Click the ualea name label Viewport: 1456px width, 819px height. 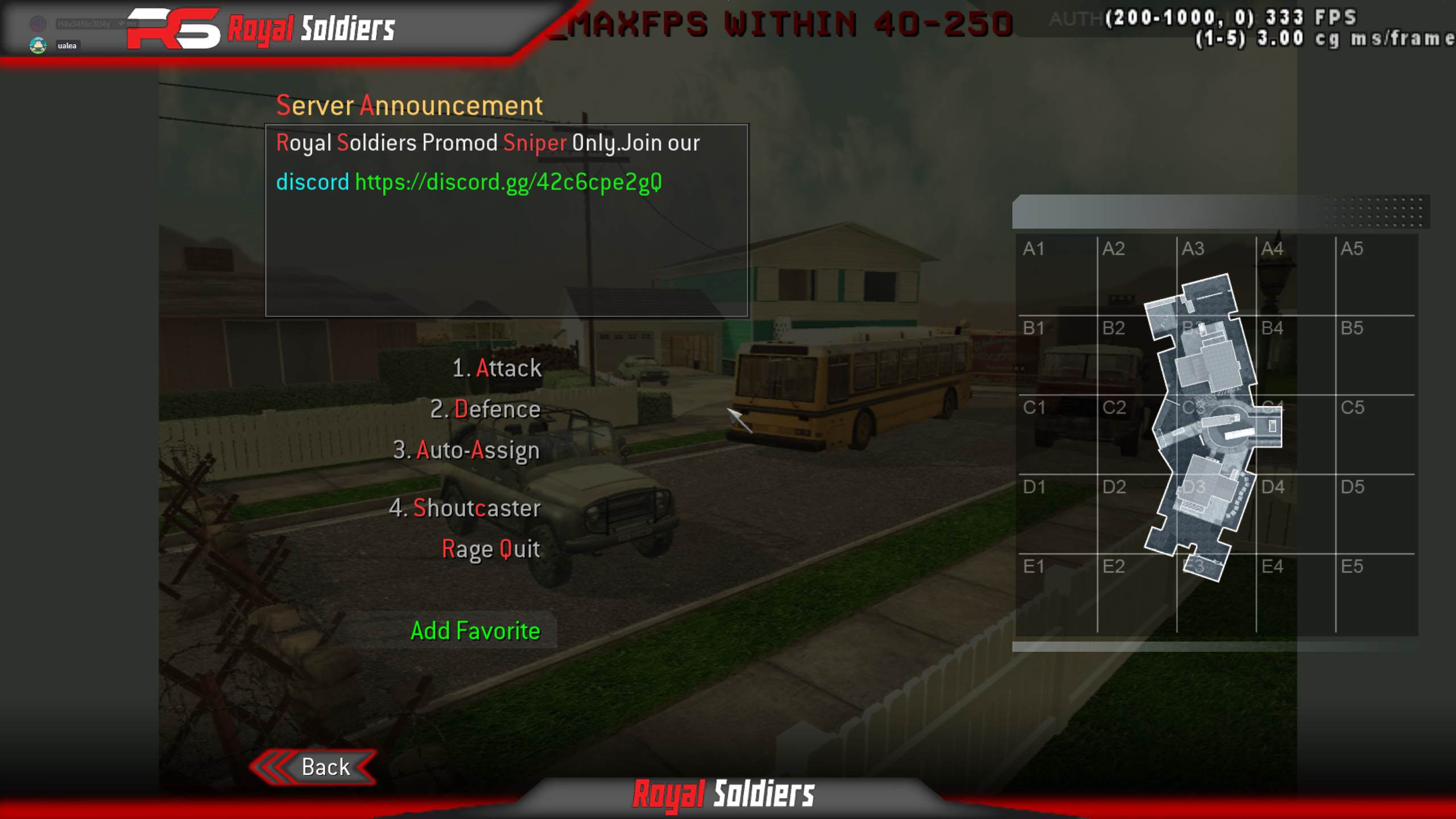point(68,44)
